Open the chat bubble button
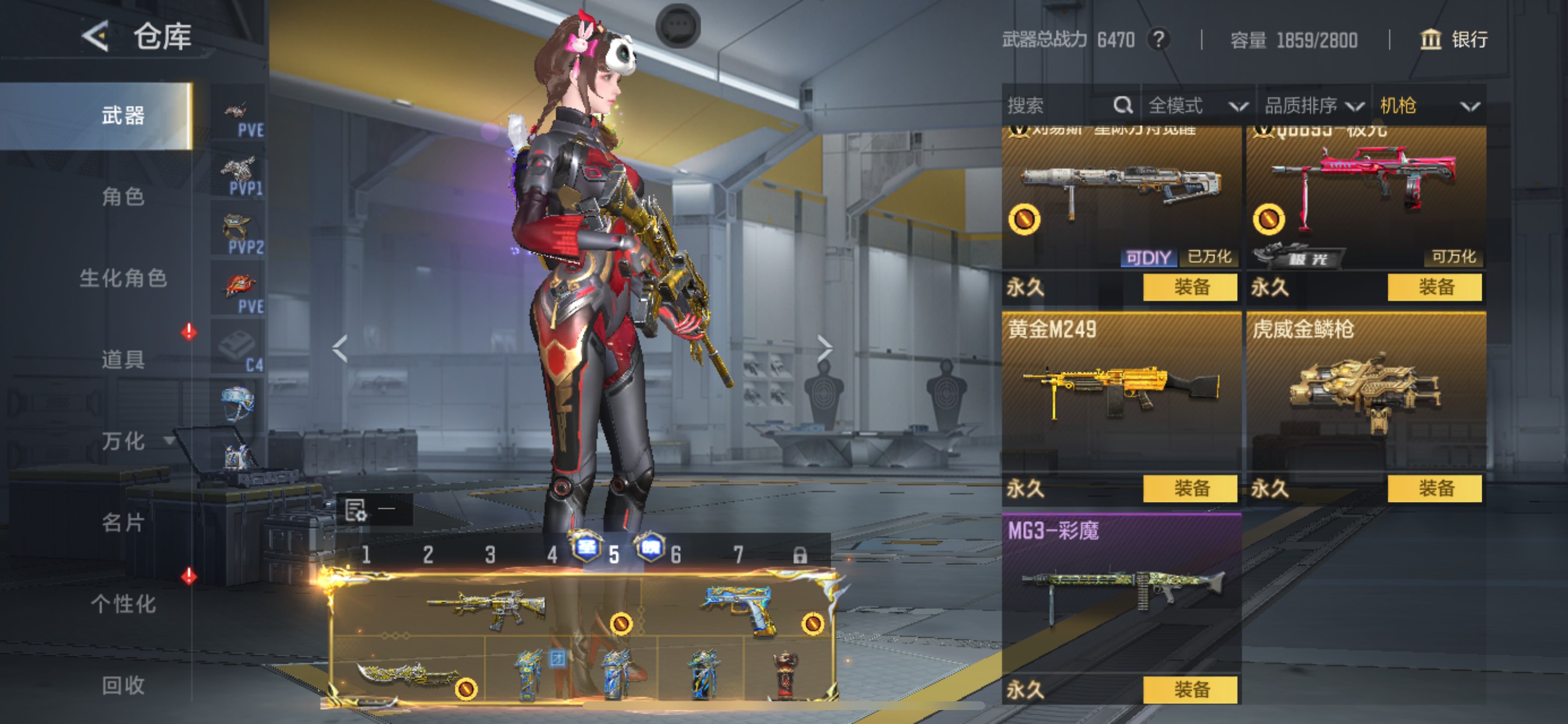Image resolution: width=1568 pixels, height=724 pixels. (x=677, y=26)
